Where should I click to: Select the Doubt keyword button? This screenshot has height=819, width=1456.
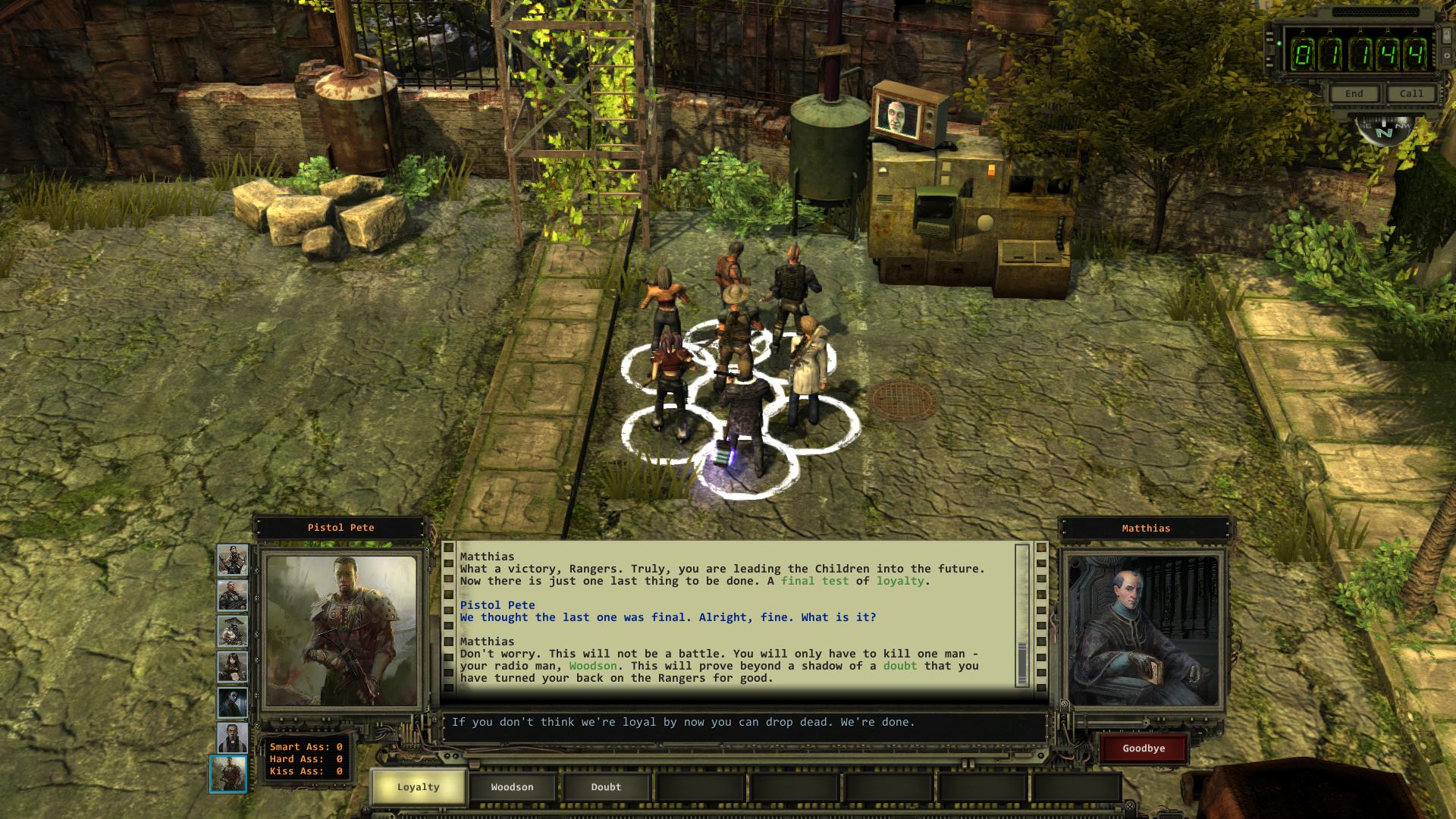click(606, 786)
